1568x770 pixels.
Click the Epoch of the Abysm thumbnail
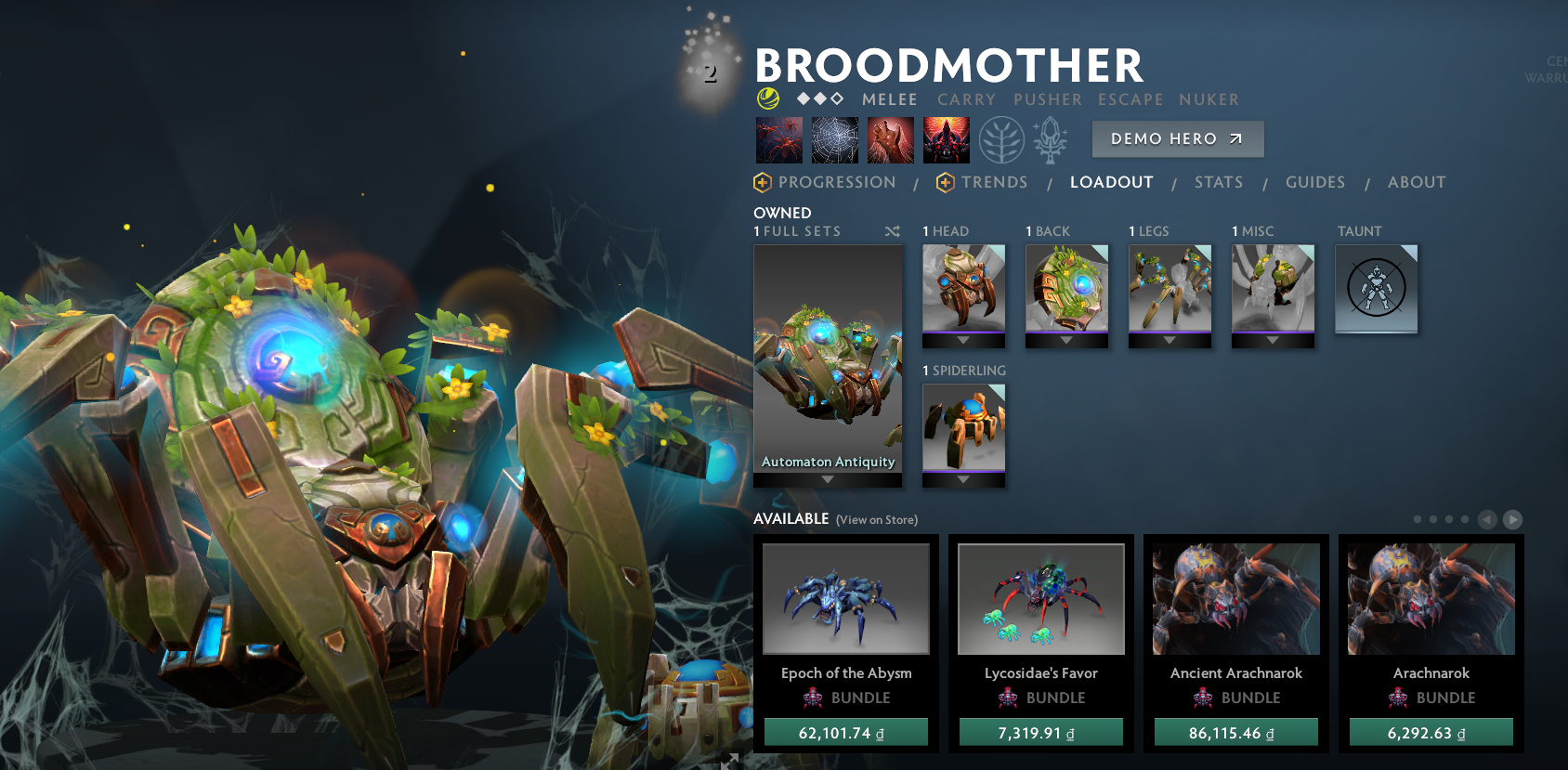pos(844,599)
